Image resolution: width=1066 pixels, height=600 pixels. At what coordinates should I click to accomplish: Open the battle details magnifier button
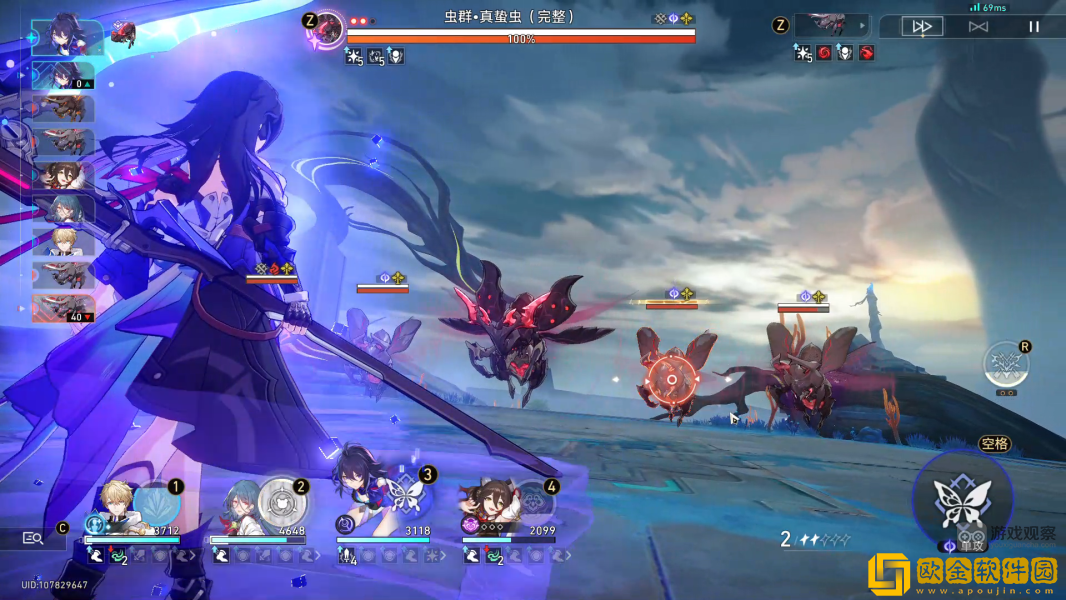tap(33, 538)
